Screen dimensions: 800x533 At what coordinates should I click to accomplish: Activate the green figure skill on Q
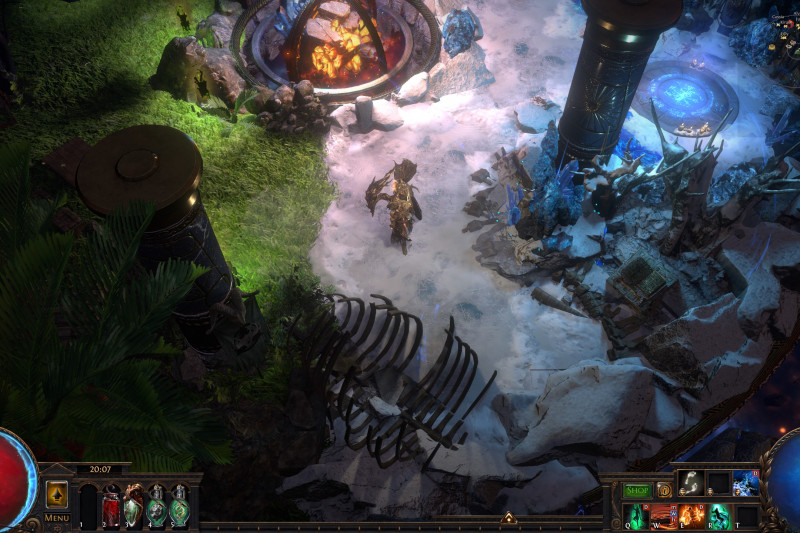pos(636,516)
